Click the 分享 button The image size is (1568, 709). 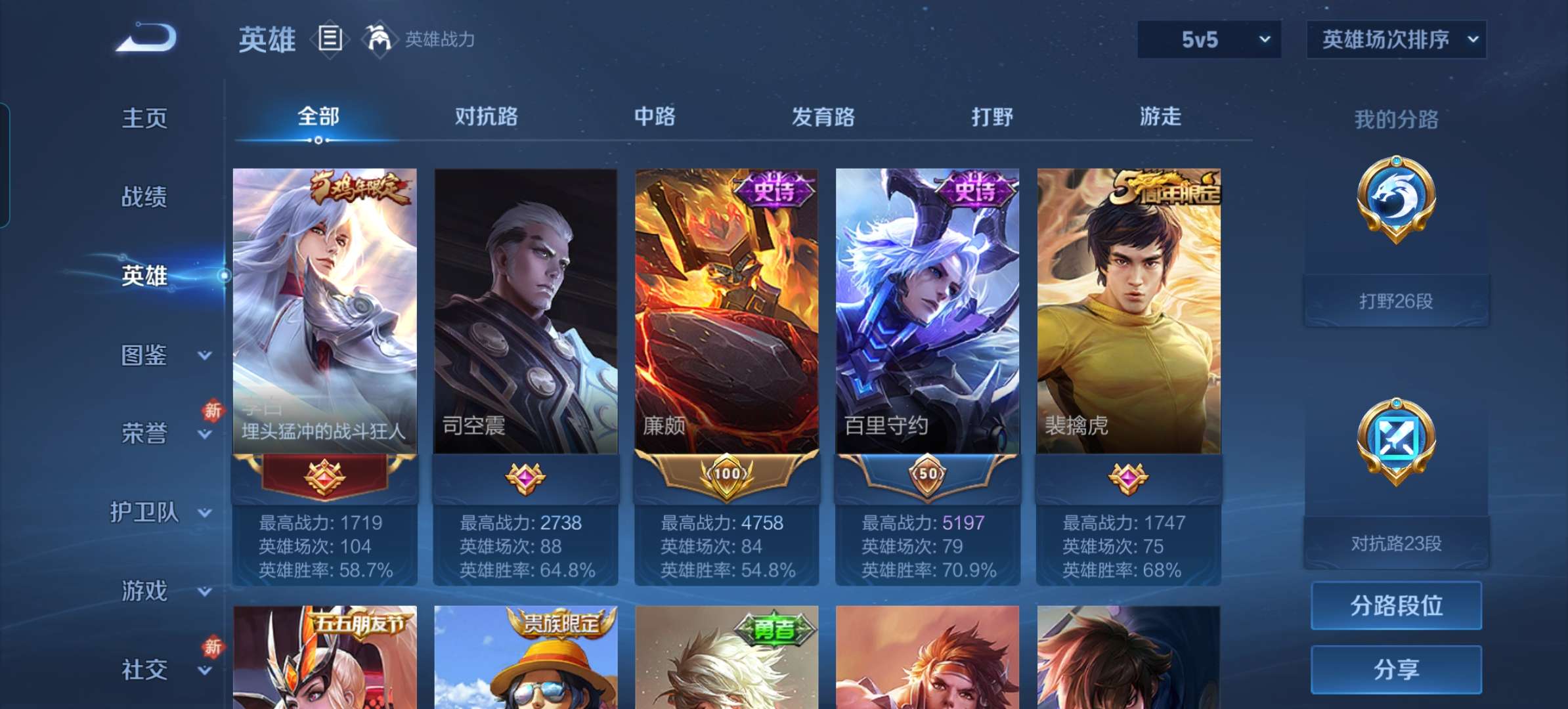tap(1396, 669)
